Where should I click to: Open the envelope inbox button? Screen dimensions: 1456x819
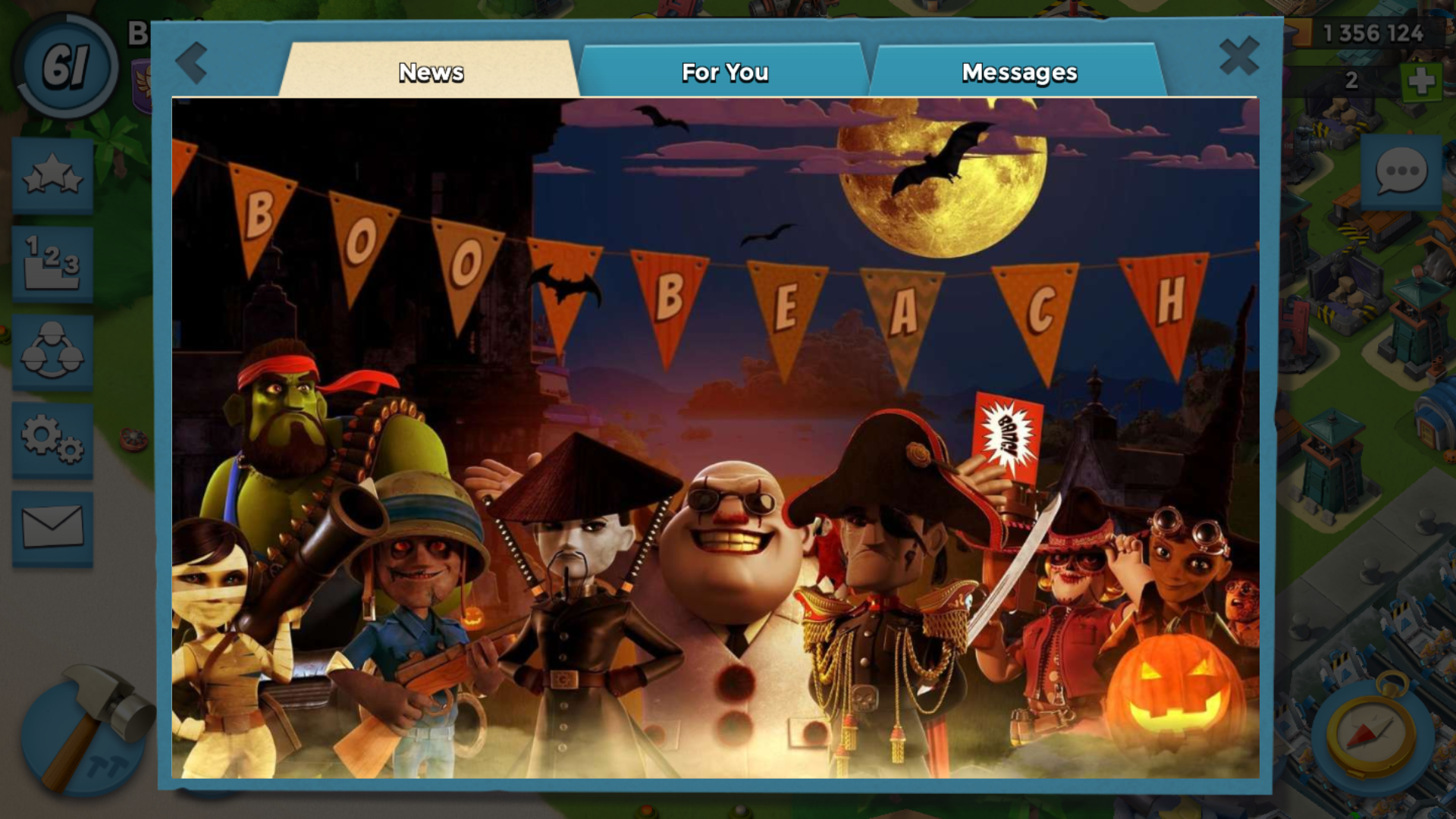click(x=52, y=528)
